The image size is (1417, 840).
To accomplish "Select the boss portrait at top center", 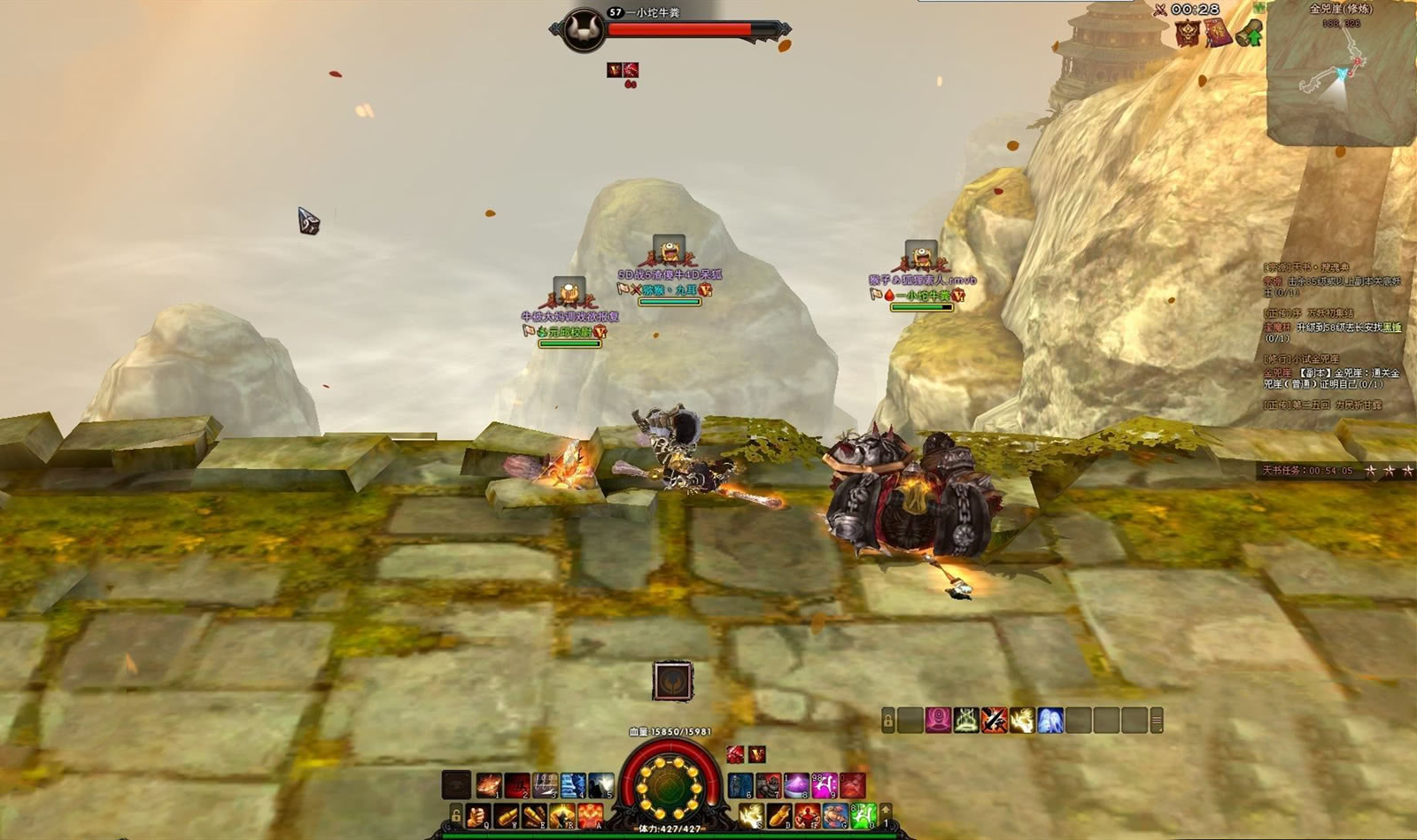I will pyautogui.click(x=584, y=29).
